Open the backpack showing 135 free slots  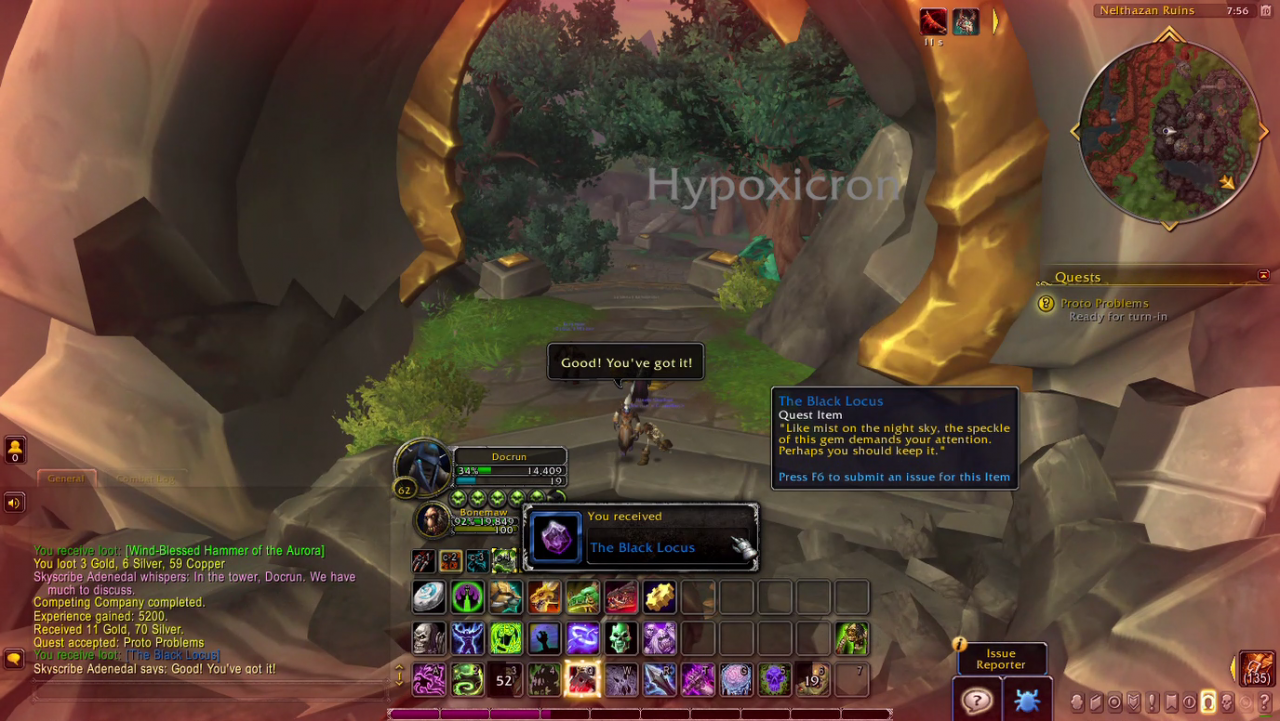point(1258,668)
